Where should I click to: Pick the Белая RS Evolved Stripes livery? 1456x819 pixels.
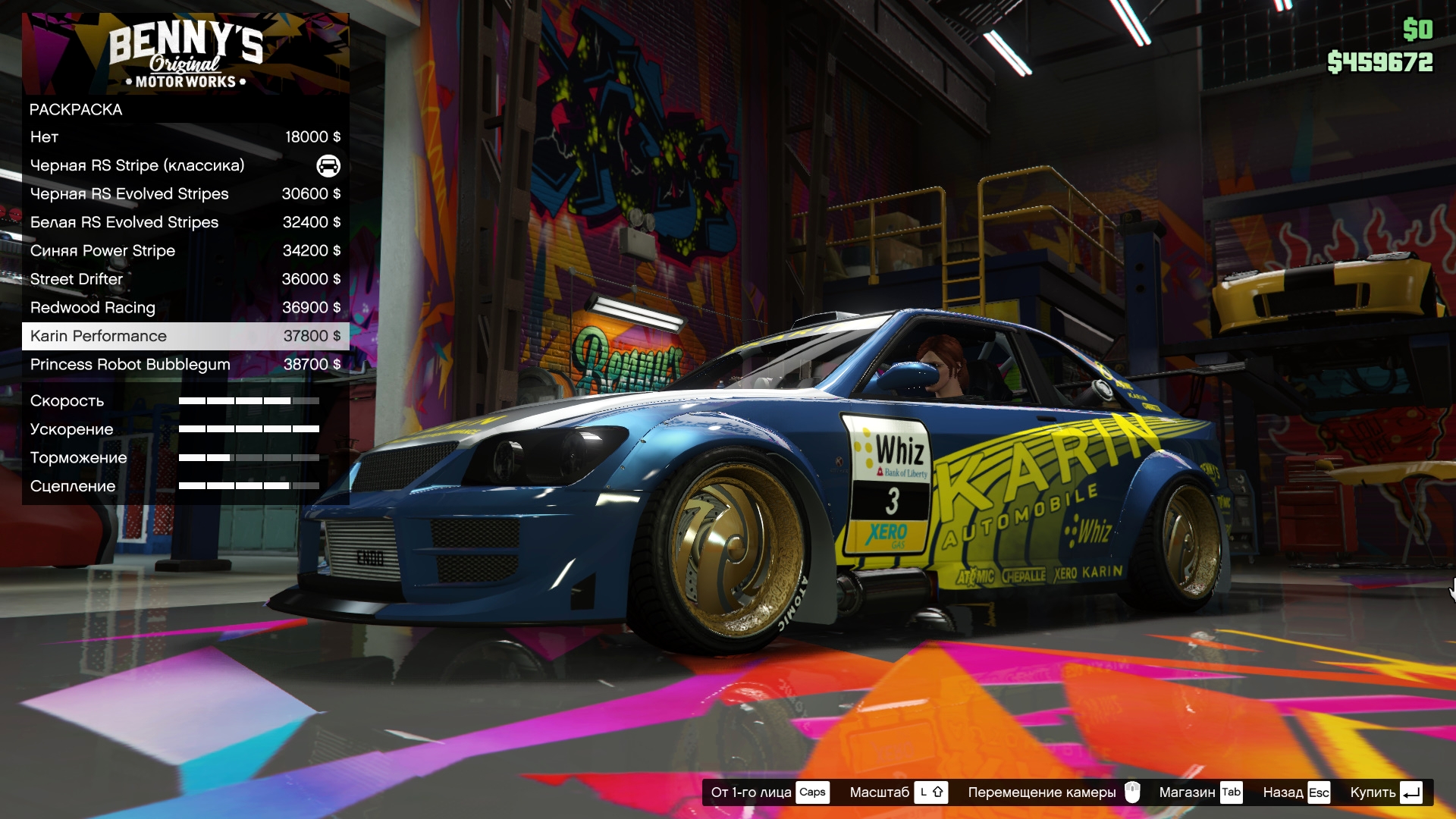pos(185,222)
